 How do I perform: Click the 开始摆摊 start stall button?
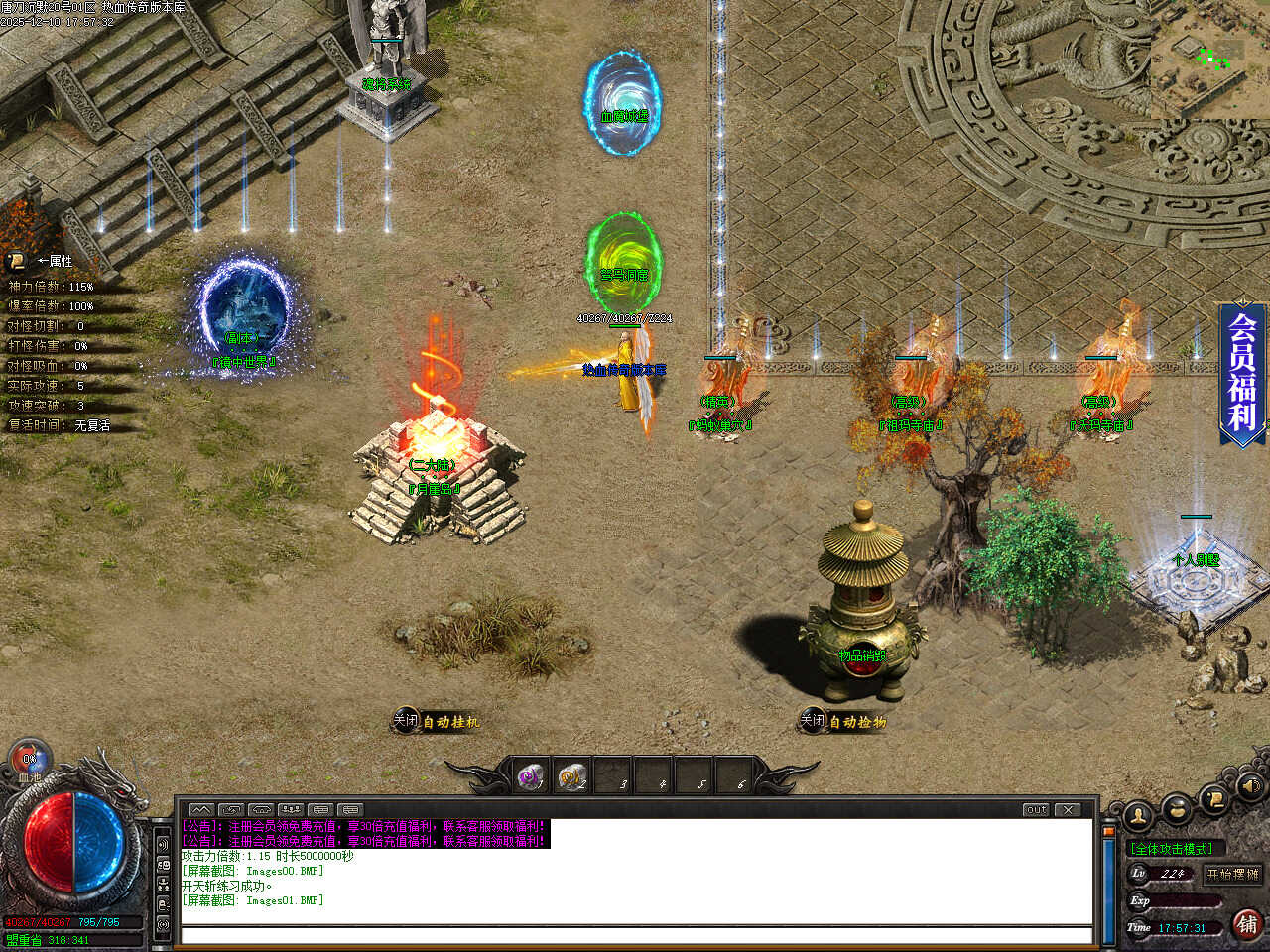click(1232, 874)
